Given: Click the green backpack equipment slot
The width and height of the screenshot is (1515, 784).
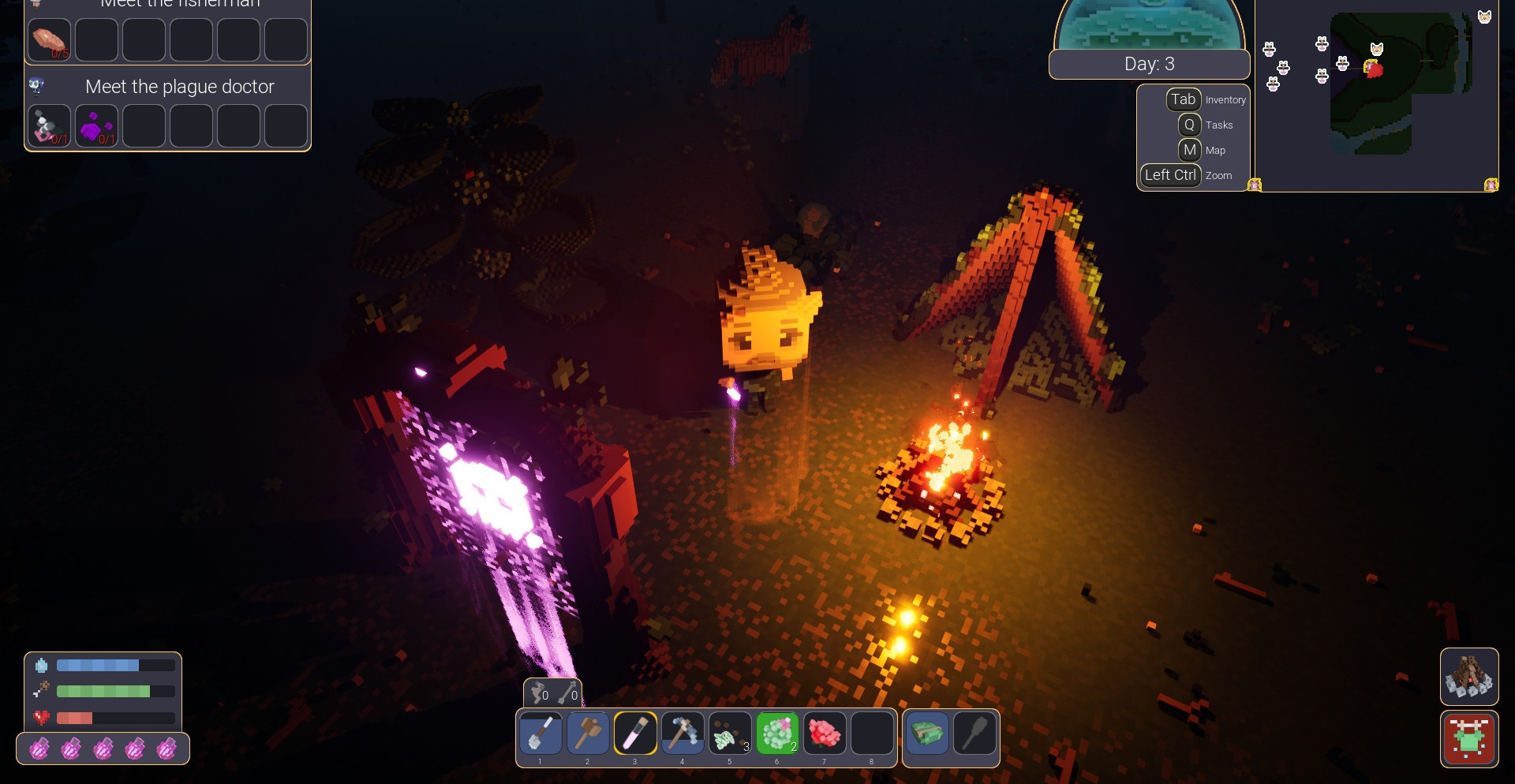Looking at the screenshot, I should tap(927, 734).
